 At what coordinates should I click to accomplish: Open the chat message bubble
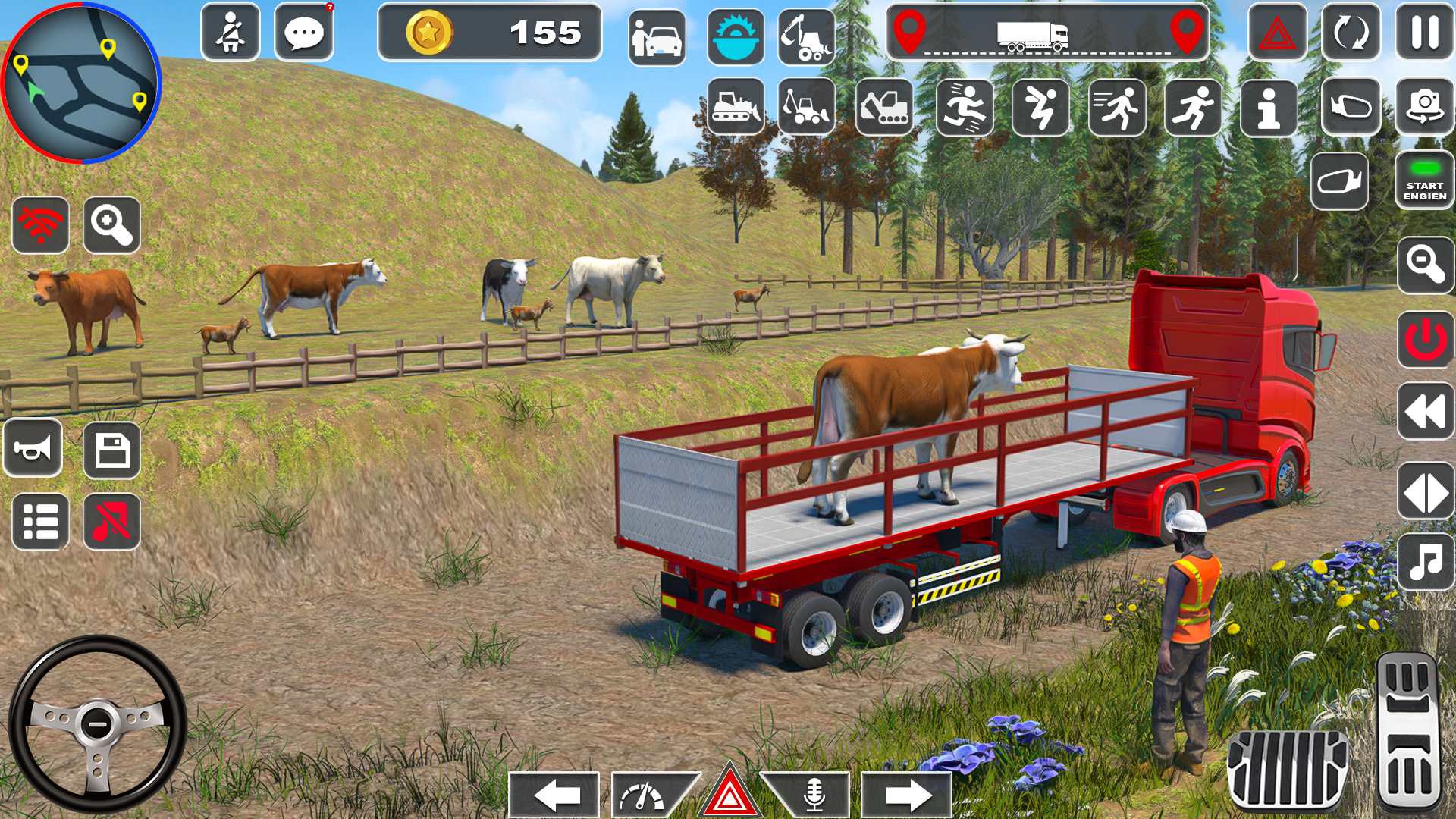tap(306, 32)
